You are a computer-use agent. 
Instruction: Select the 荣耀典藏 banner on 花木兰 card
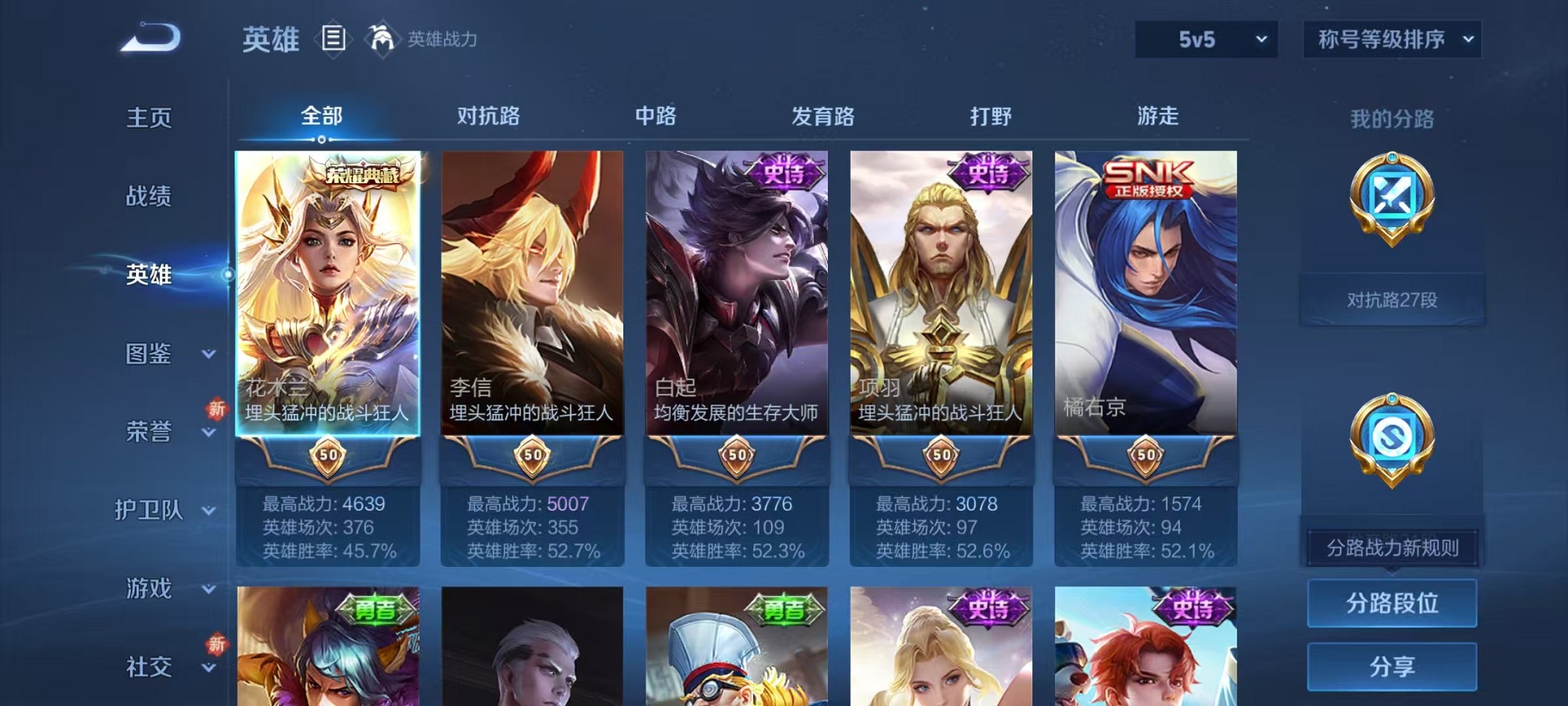(361, 173)
